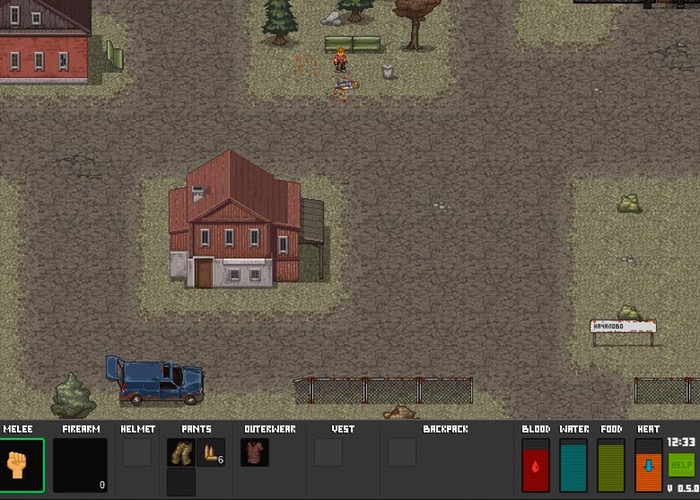Click the empty vest slot

(x=328, y=453)
